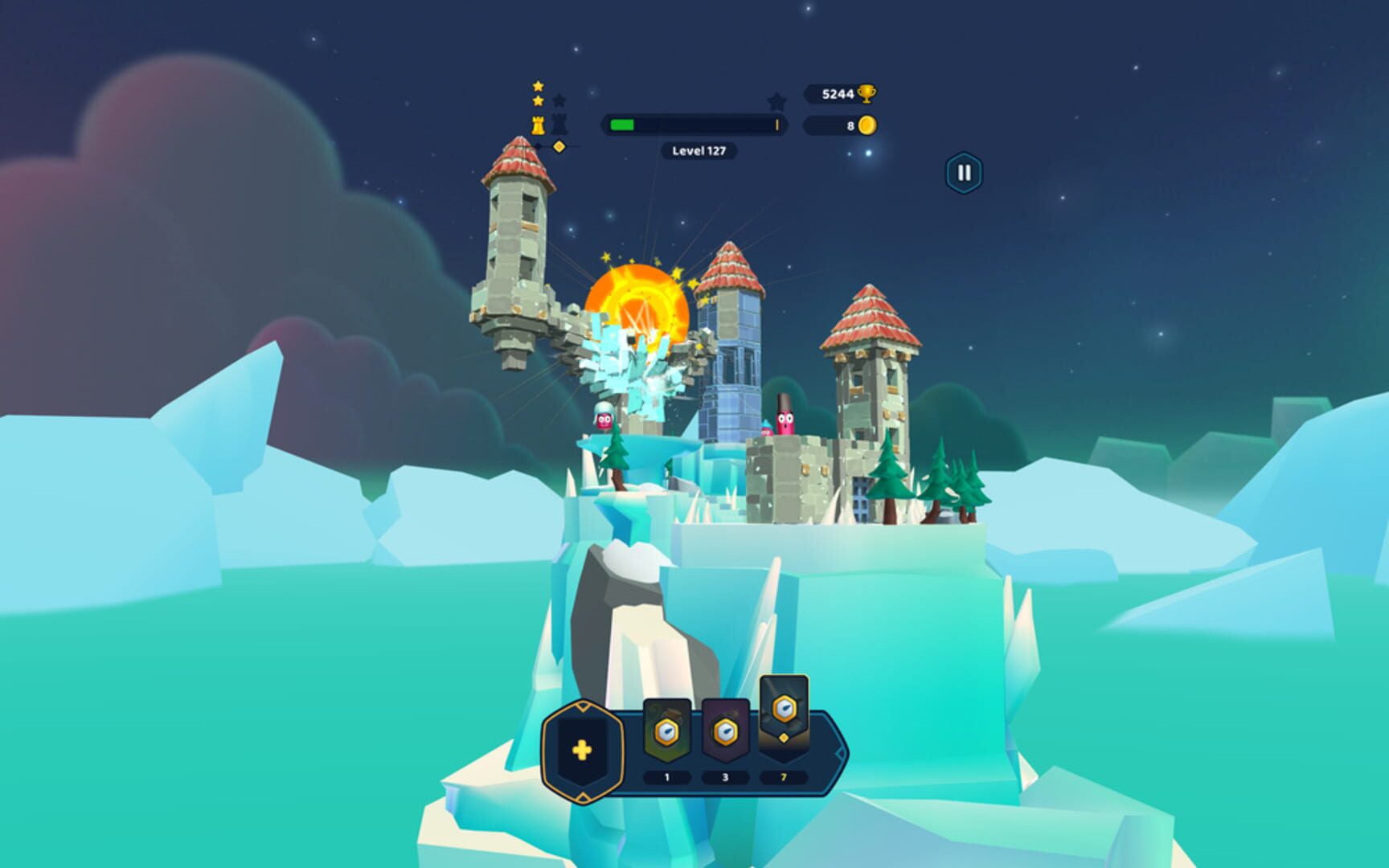
Task: Choose the purple card numbered 3
Action: point(725,732)
